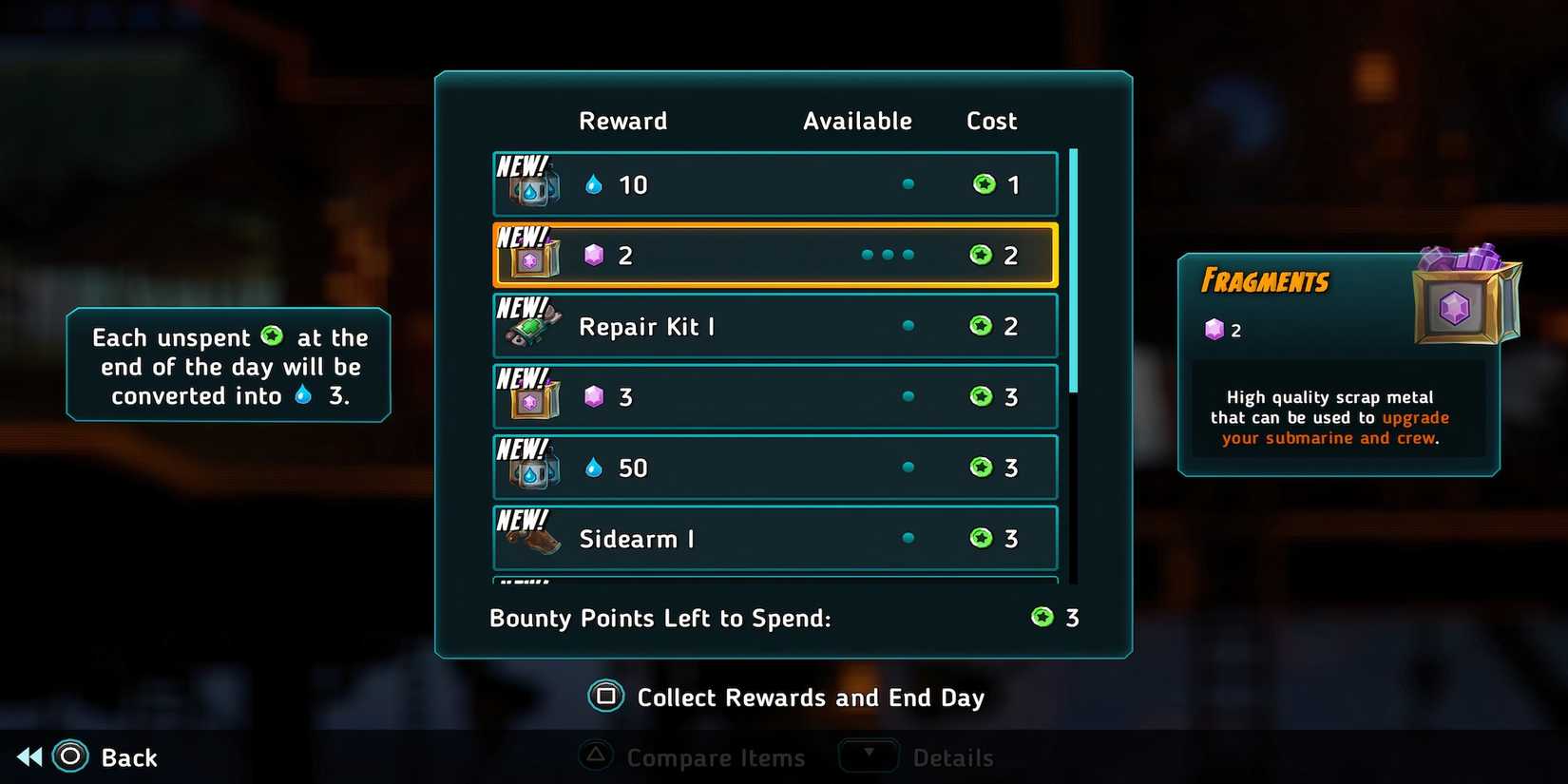Screen dimensions: 1568x784
Task: Click the middle availability dot on Fragments 2 row
Action: pyautogui.click(x=889, y=254)
